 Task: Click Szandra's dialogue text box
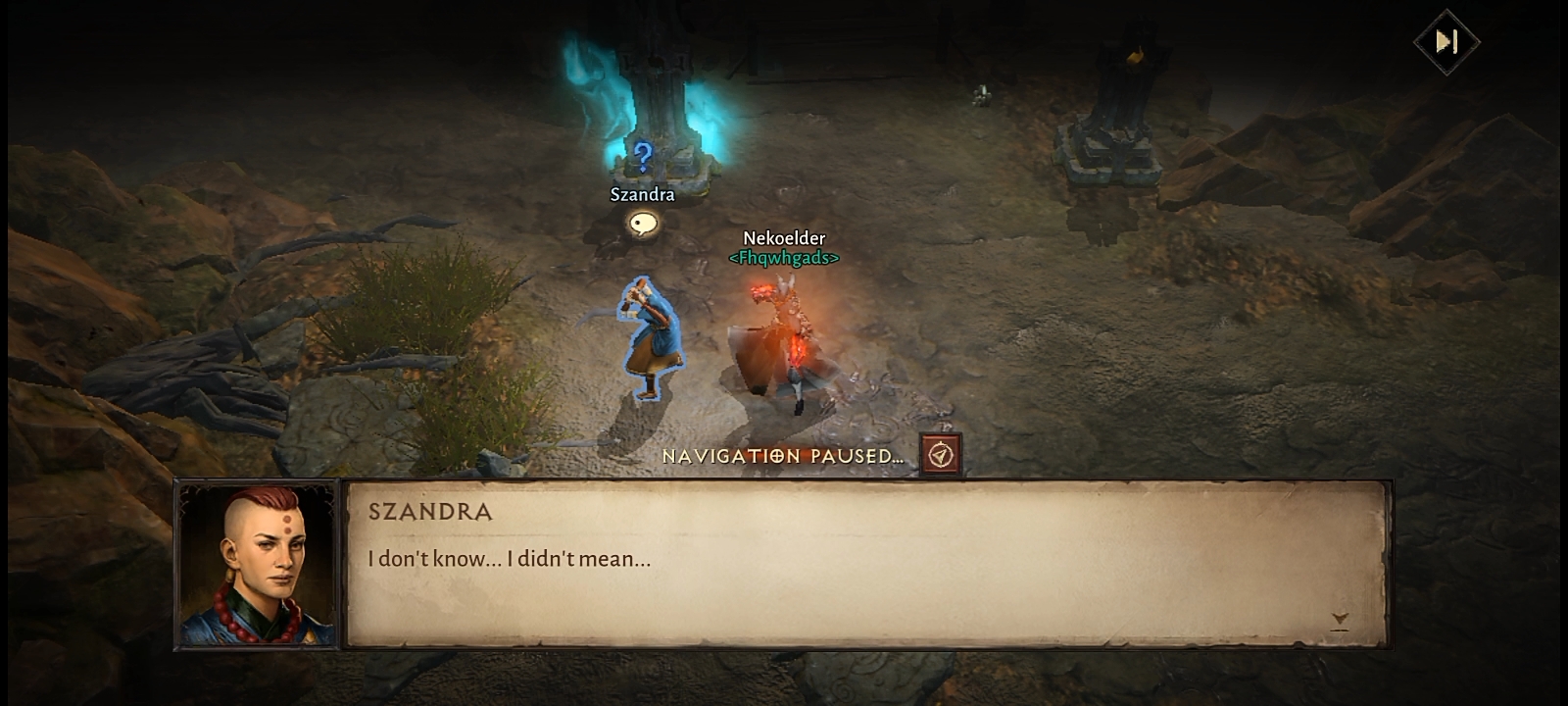click(x=867, y=564)
